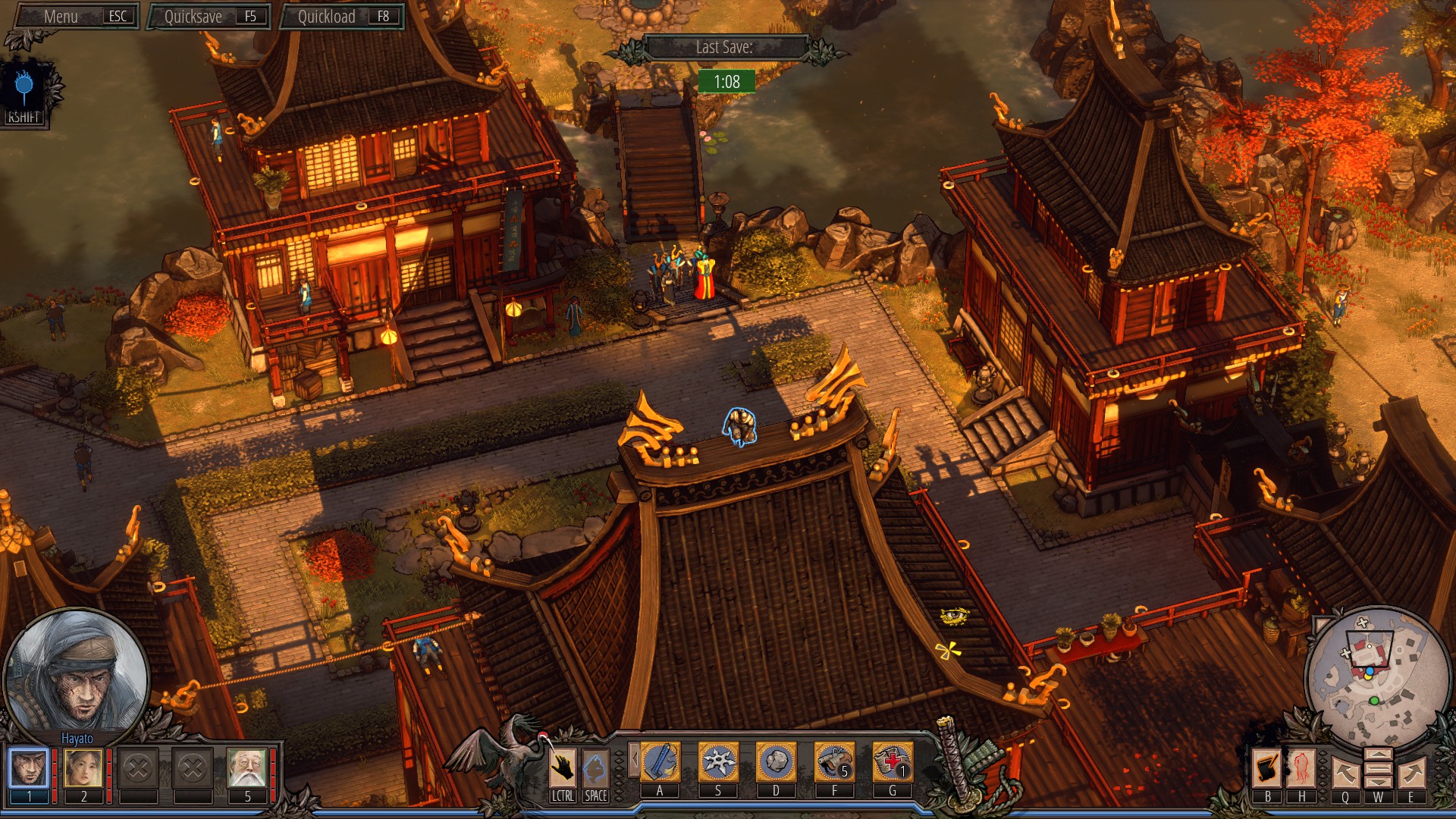Rotate the camera left with arrow button

1345,773
